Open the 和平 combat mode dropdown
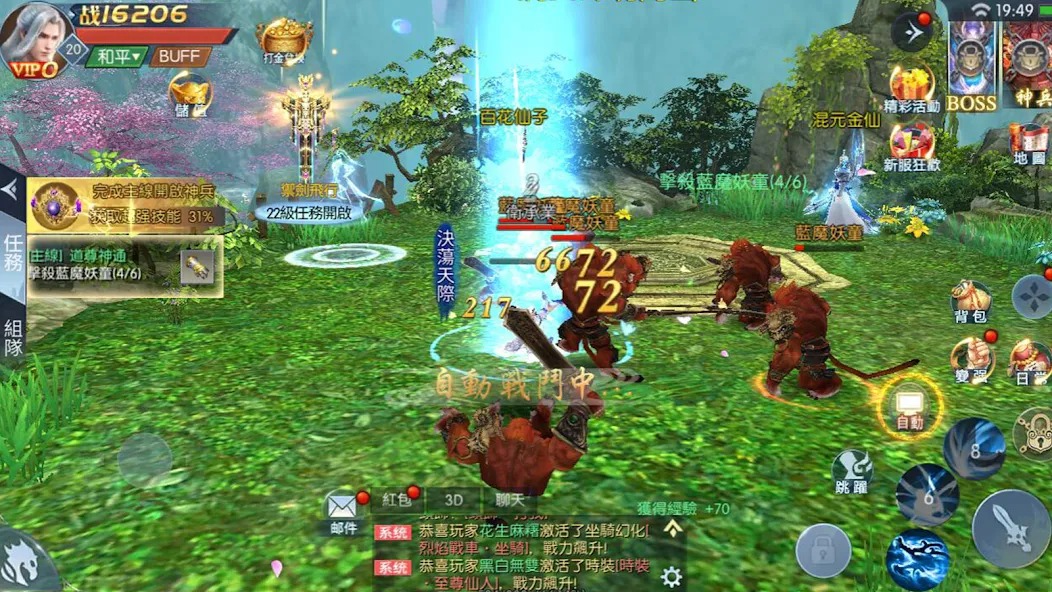This screenshot has height=592, width=1052. point(117,57)
